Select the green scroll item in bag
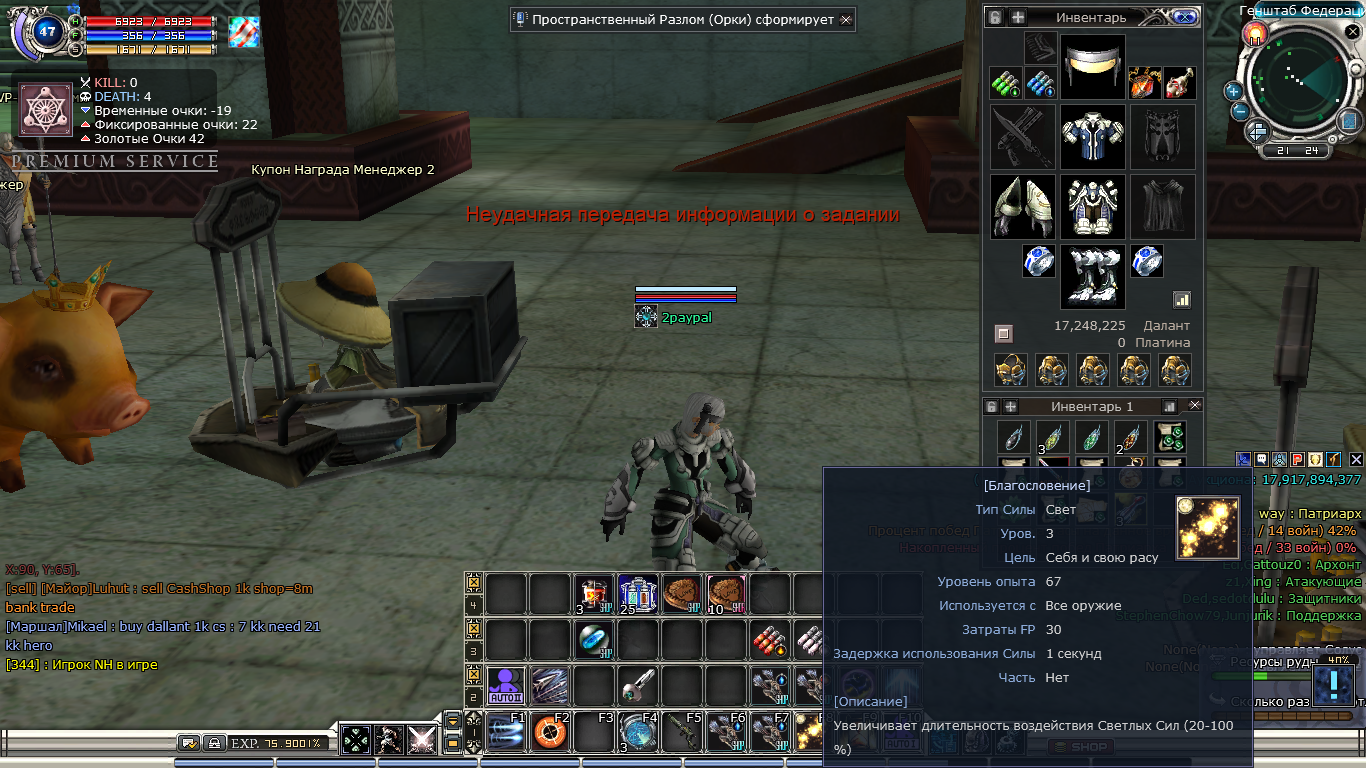 [x=1170, y=437]
